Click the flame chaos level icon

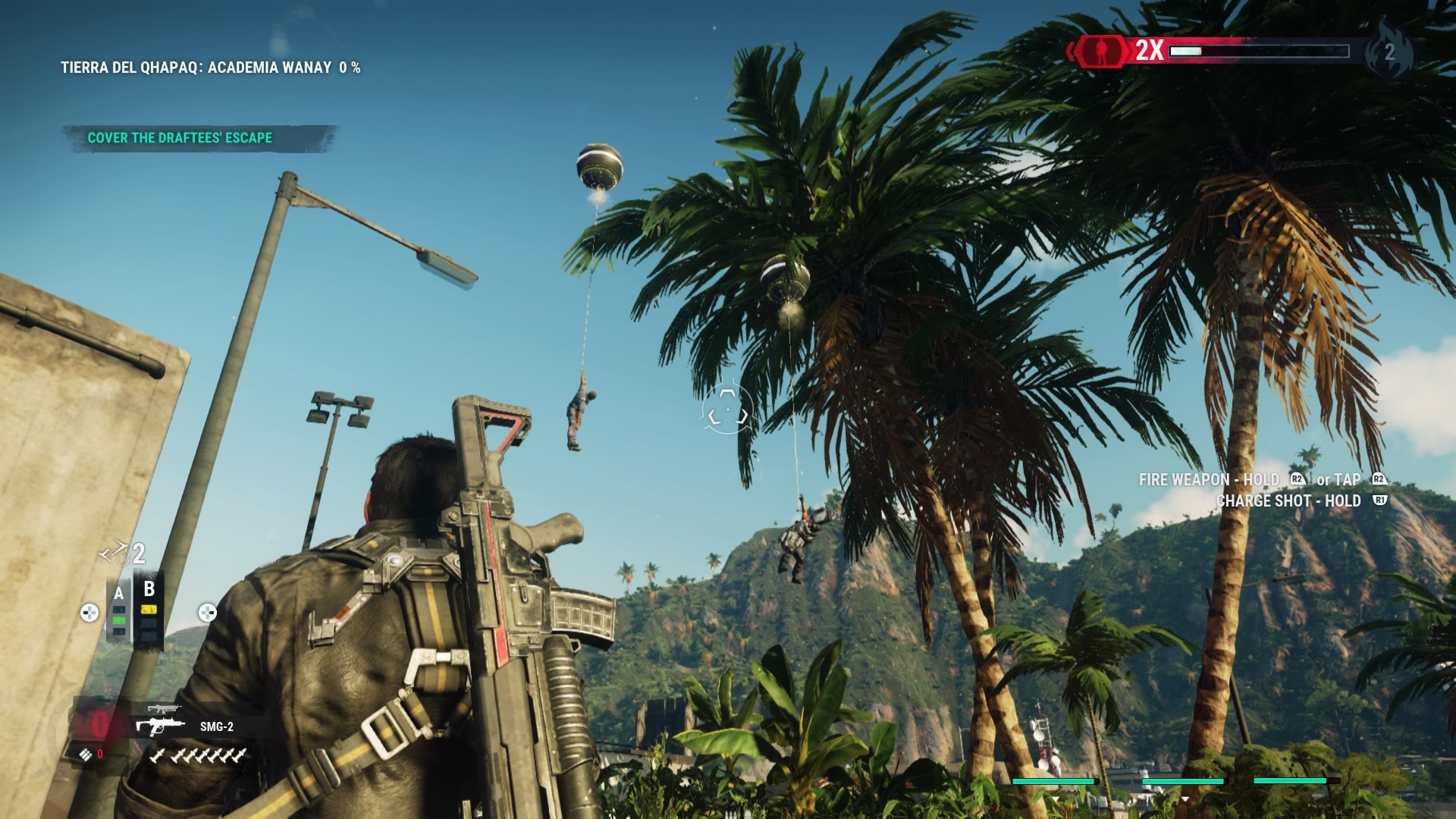(x=1389, y=51)
